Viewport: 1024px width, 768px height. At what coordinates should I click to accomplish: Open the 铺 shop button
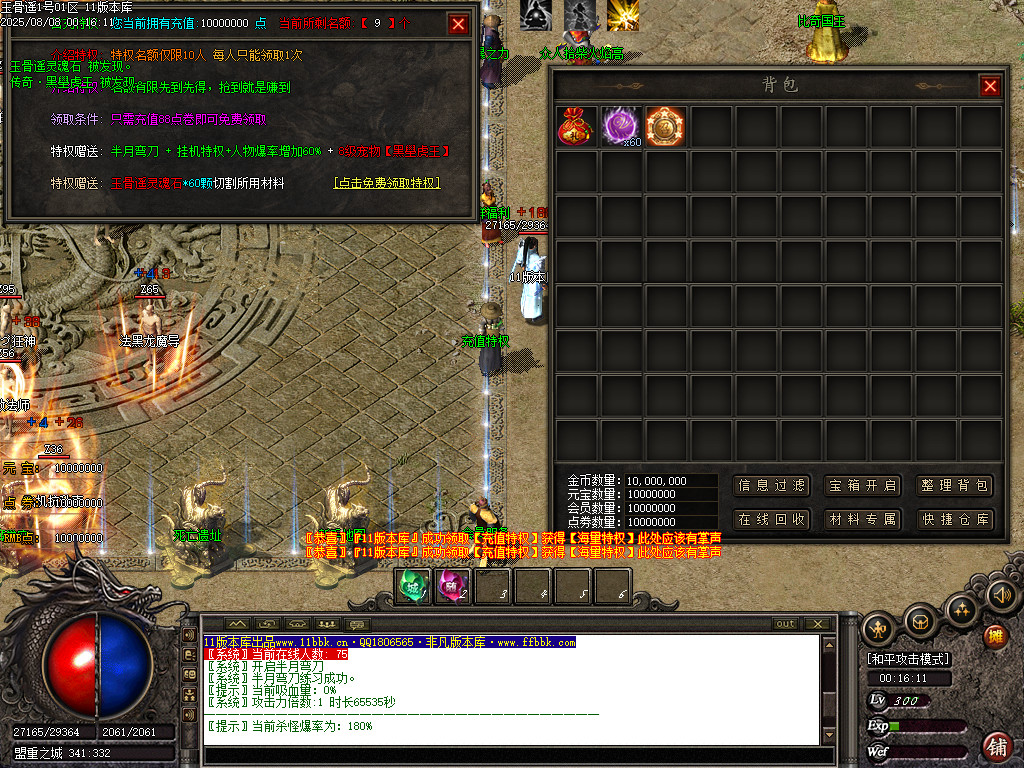[997, 745]
